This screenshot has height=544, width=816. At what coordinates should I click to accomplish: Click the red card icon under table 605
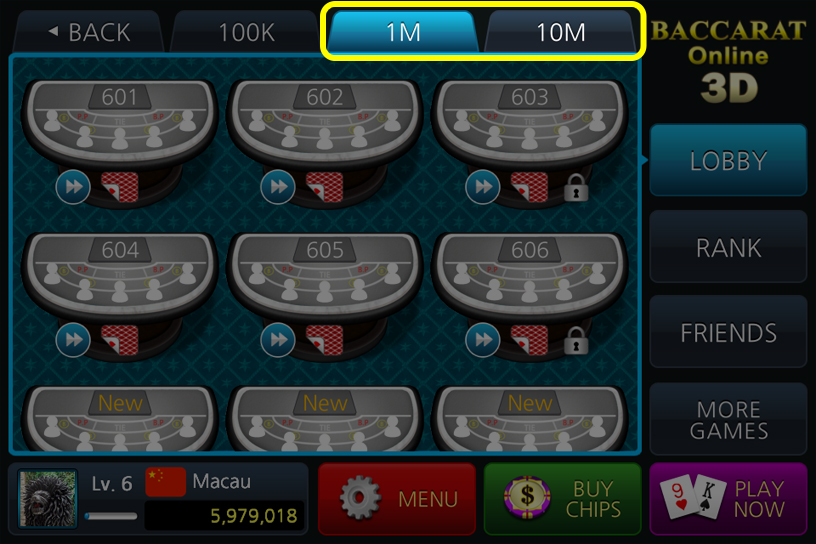click(x=324, y=339)
